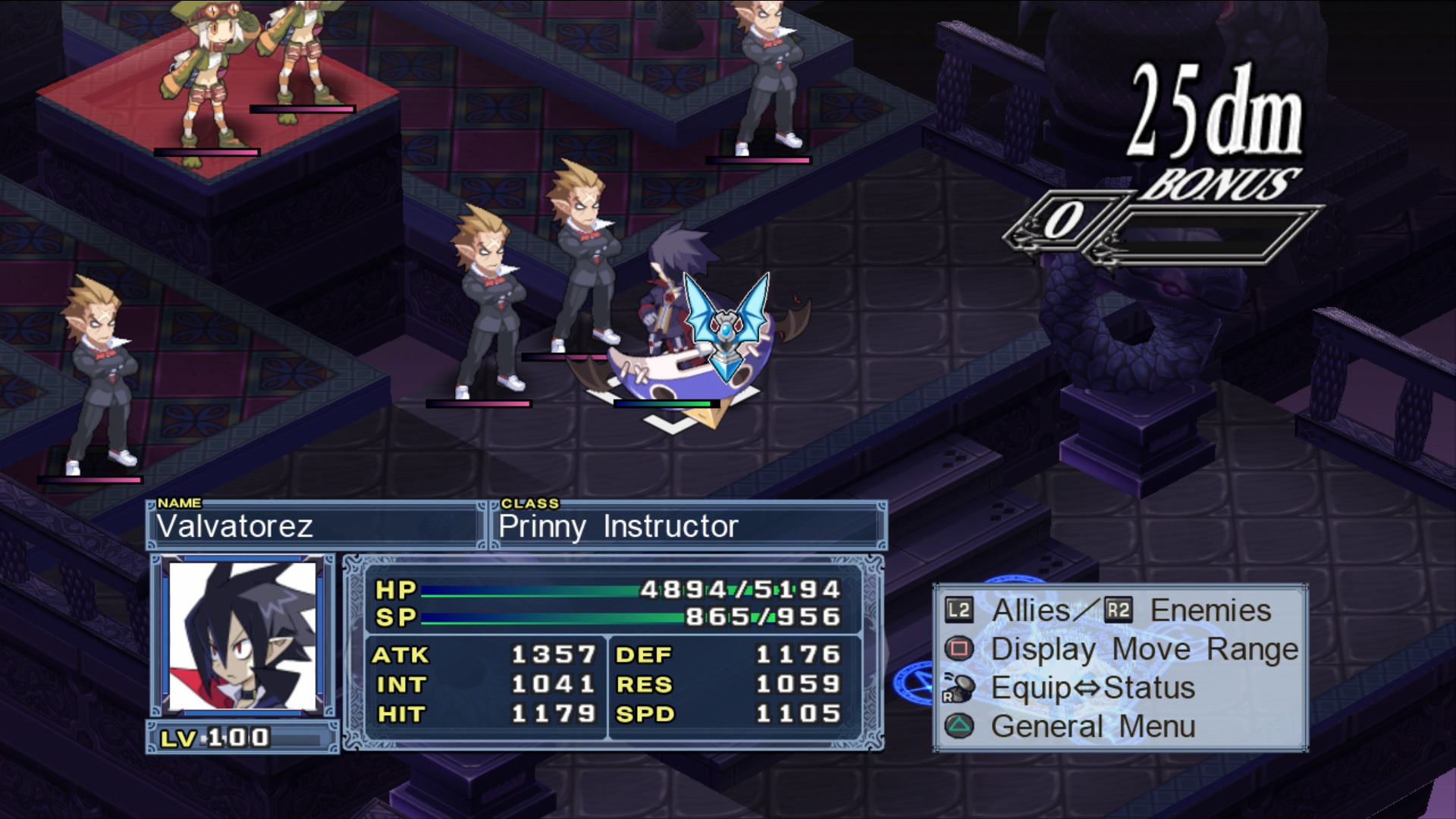This screenshot has width=1456, height=819.
Task: Toggle the Equip⇔Status view entry
Action: coord(1092,689)
